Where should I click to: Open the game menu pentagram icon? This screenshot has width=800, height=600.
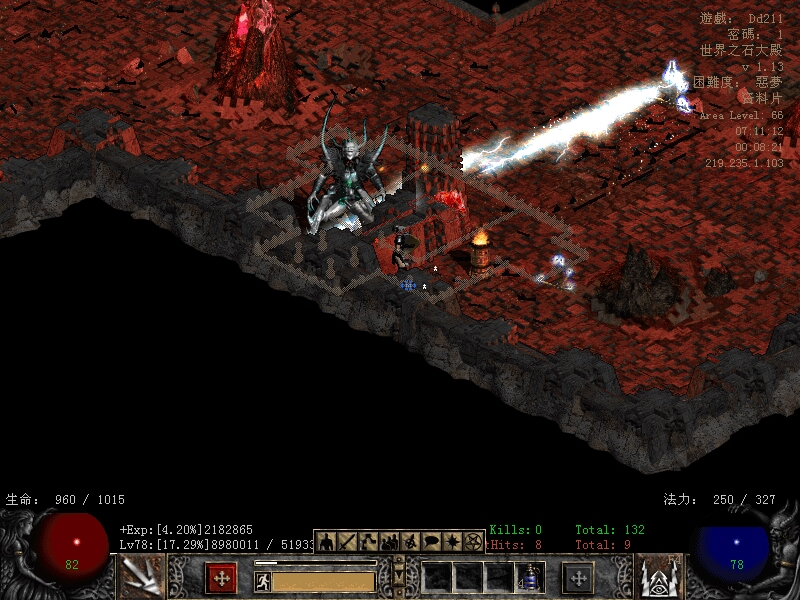(473, 541)
